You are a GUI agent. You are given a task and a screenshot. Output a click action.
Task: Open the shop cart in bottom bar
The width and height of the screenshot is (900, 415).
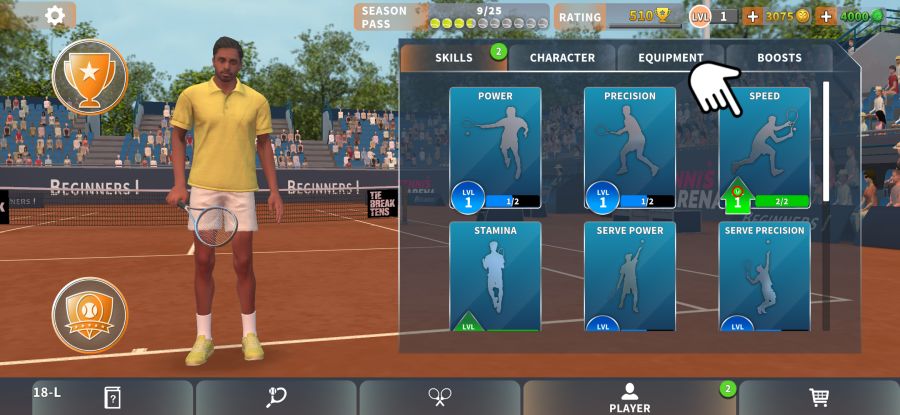(x=819, y=397)
